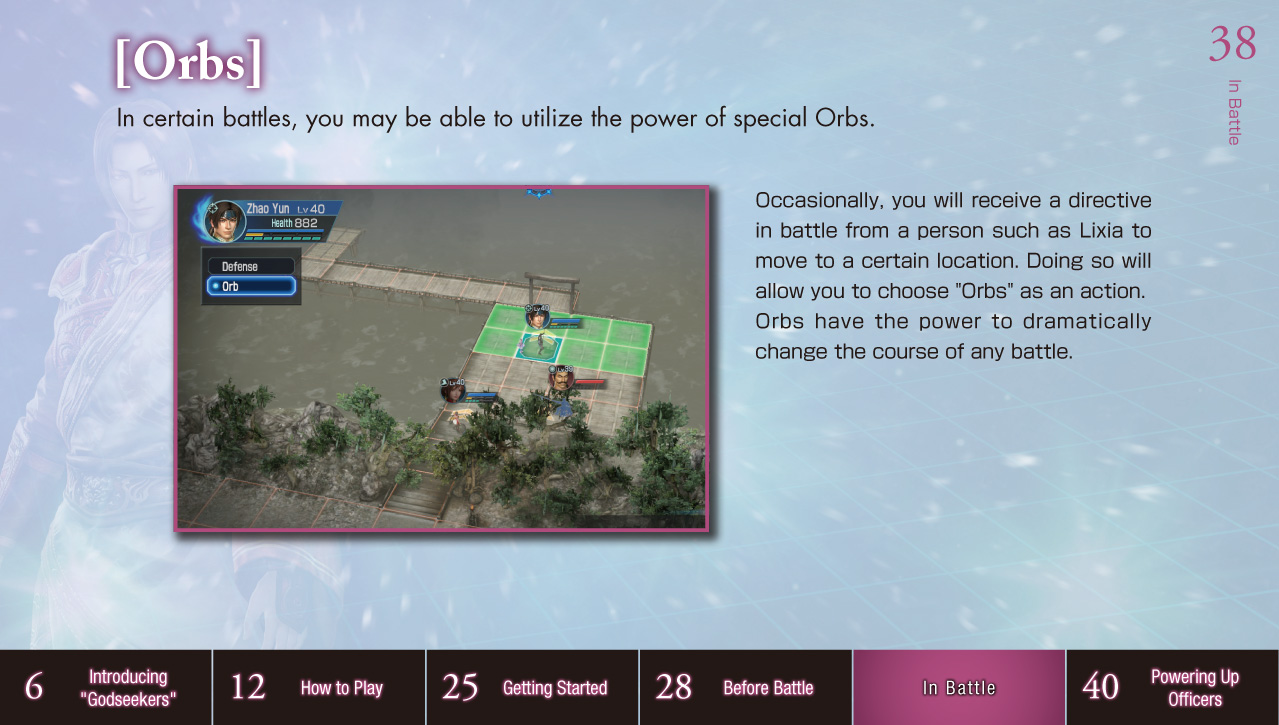Jump to the Powering Up Officers section
1279x725 pixels.
coord(1172,688)
